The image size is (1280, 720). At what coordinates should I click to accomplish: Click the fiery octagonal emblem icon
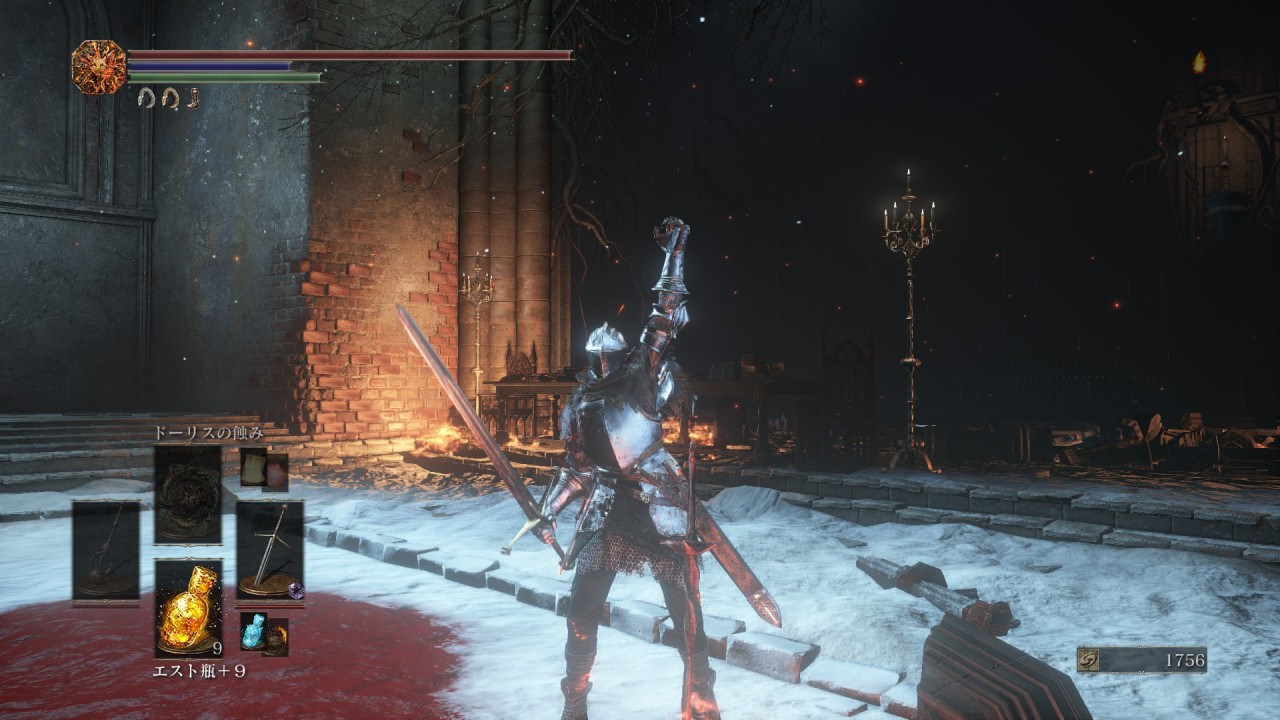[99, 67]
